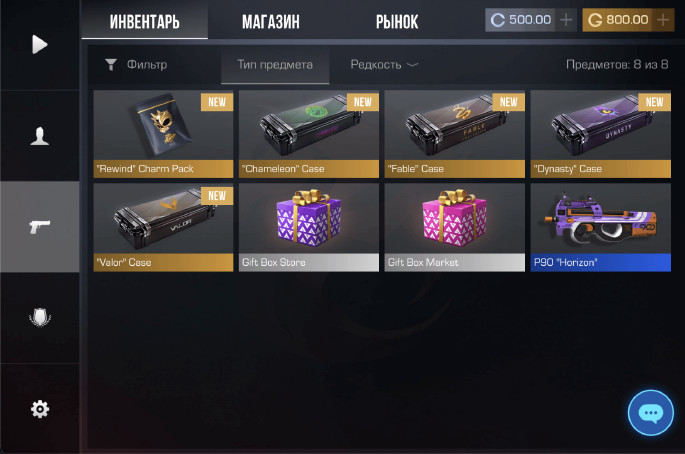The image size is (685, 454).
Task: Select the Gift Box Store item
Action: coord(308,226)
